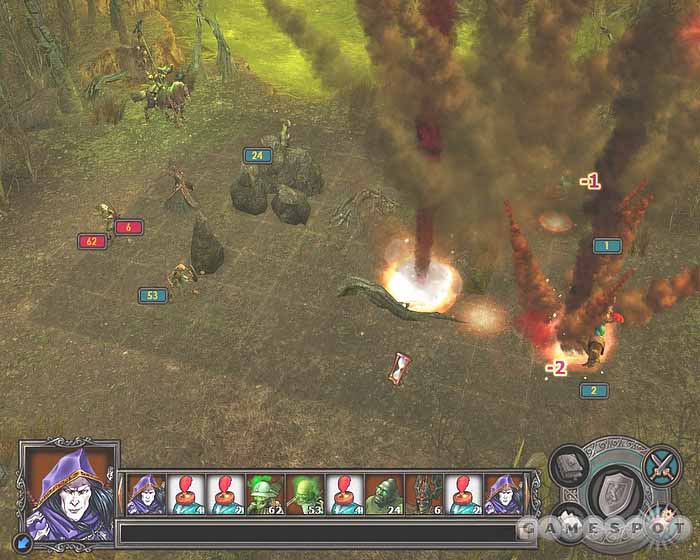Select the goblin stack of 53 in the turn bar

pos(303,494)
